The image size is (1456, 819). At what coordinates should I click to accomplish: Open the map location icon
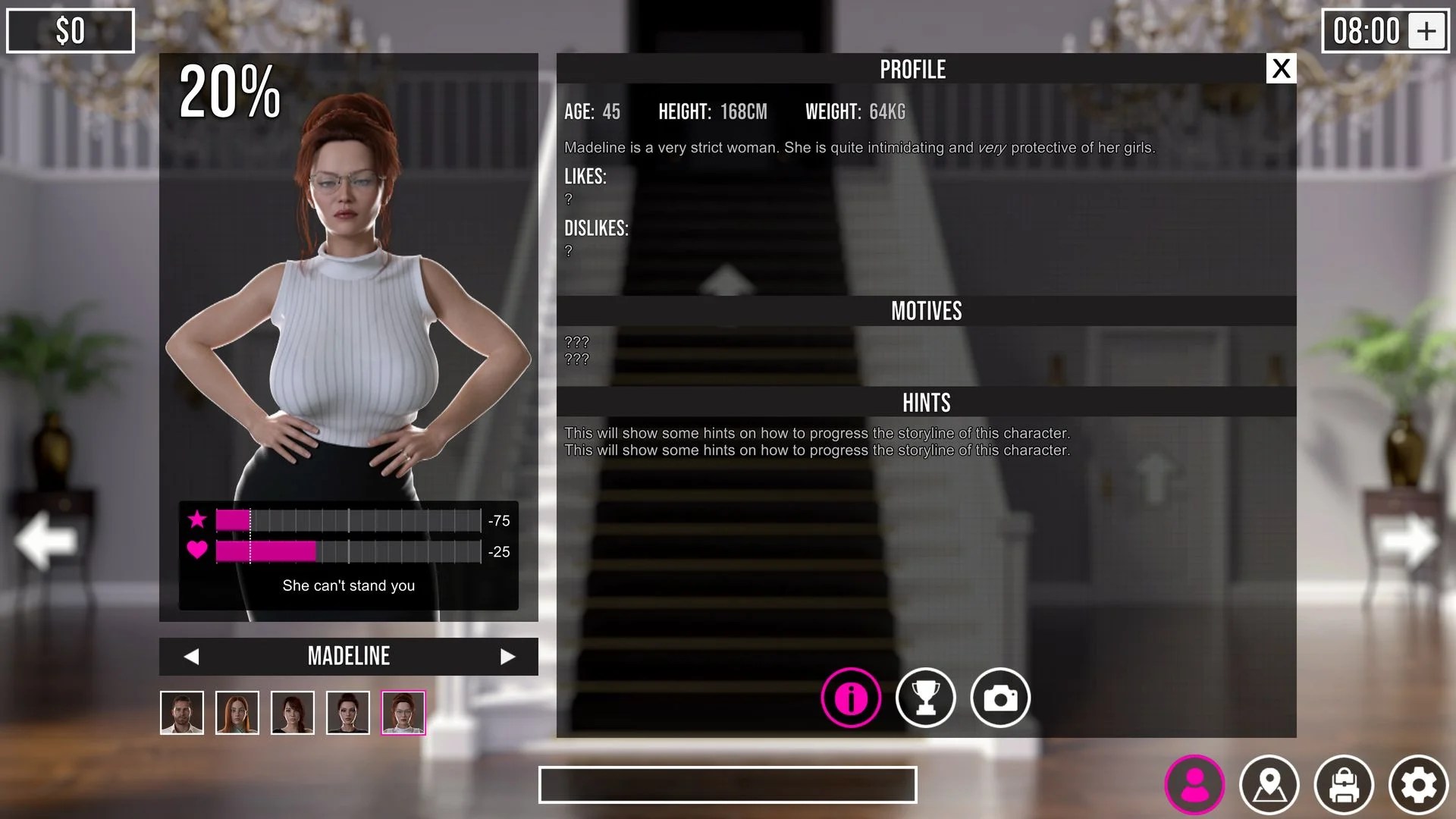1269,785
